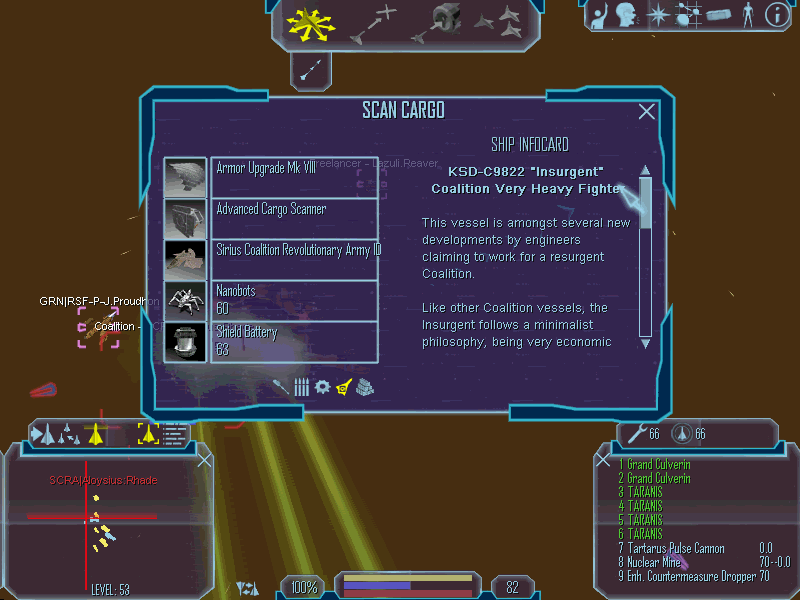Show commodities with the stacked crates icon
The image size is (800, 600).
[x=364, y=388]
